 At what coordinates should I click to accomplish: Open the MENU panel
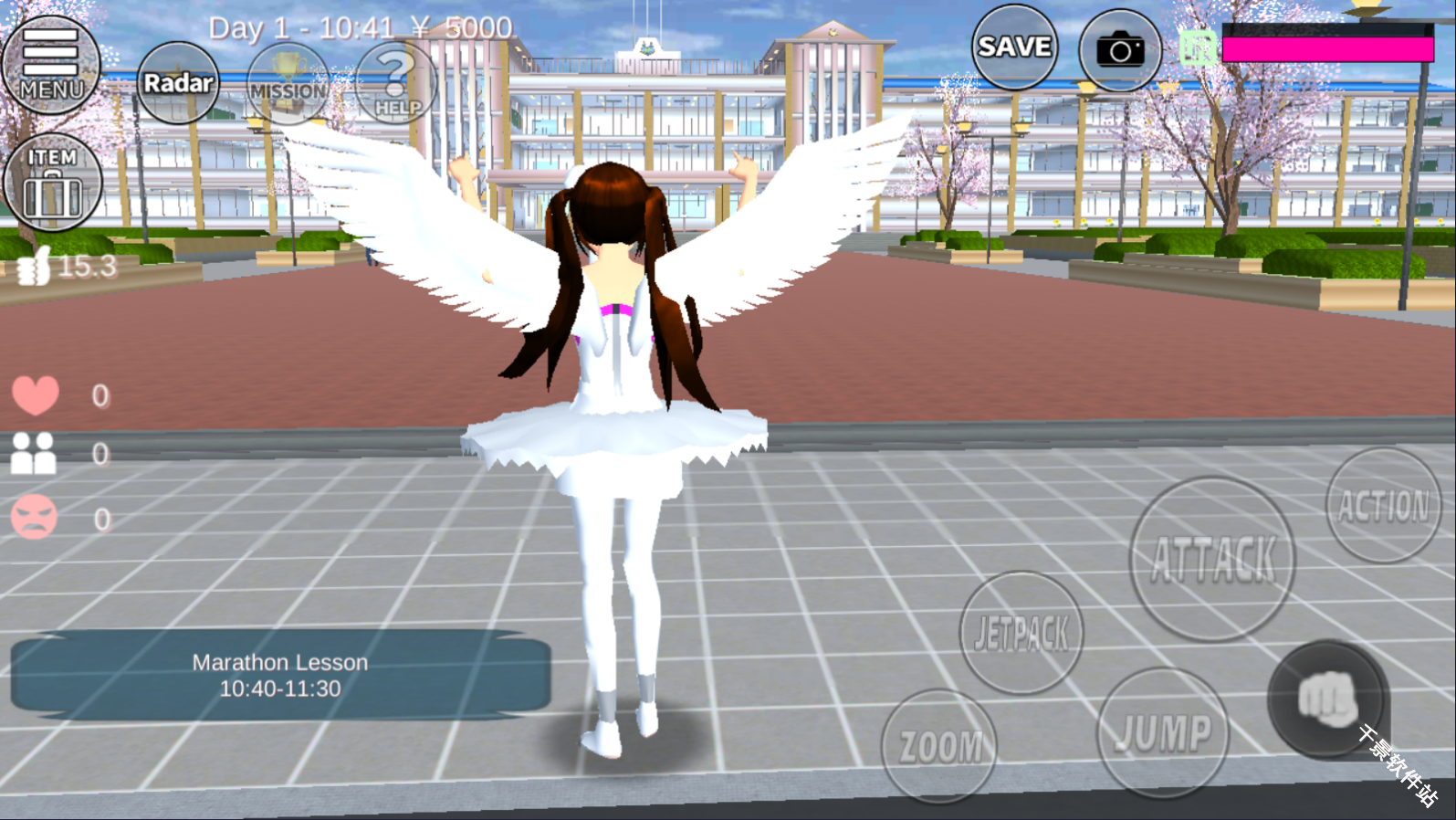[51, 64]
